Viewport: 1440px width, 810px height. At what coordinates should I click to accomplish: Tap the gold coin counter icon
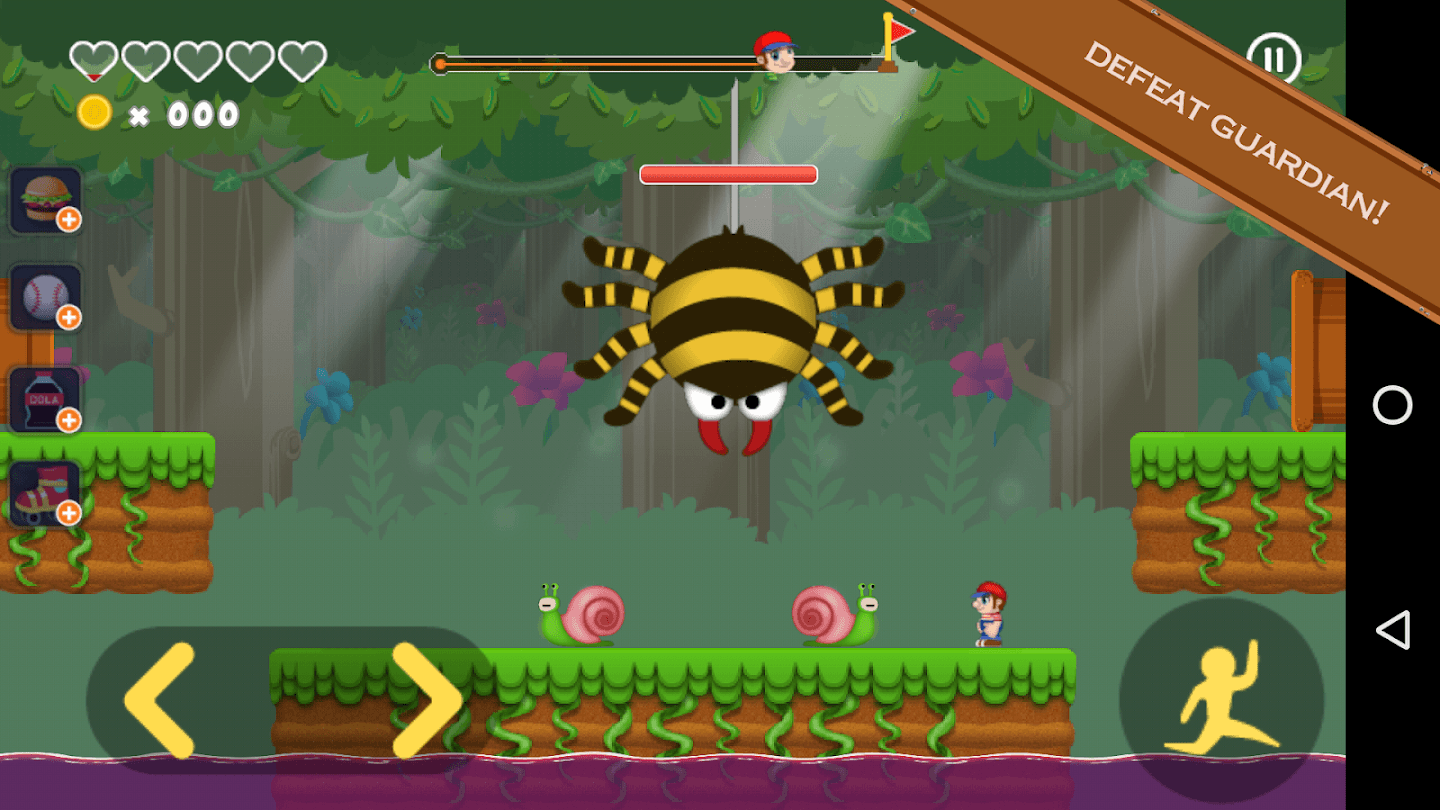(92, 113)
